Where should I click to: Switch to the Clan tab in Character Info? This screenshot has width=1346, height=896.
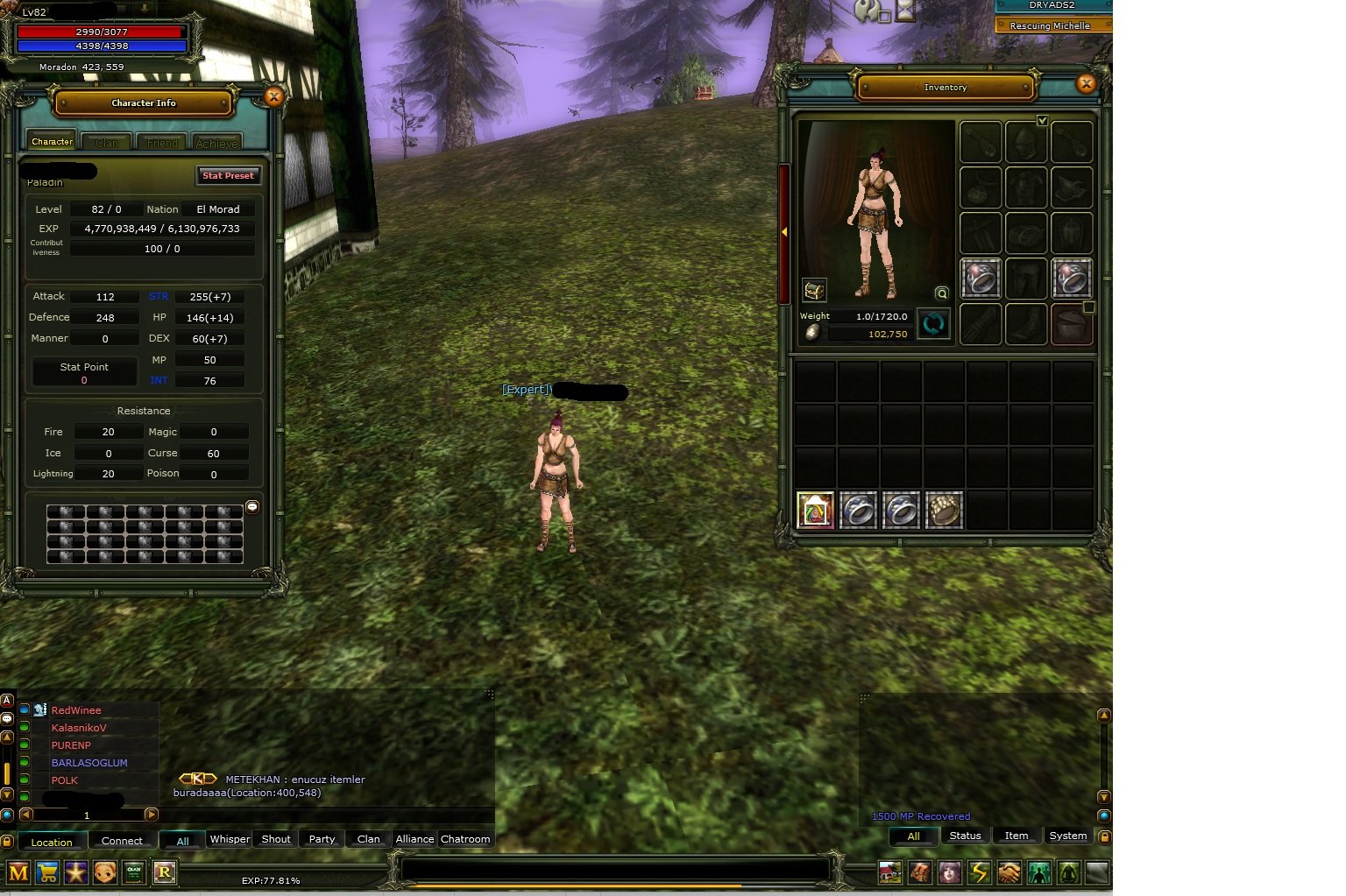(x=107, y=143)
